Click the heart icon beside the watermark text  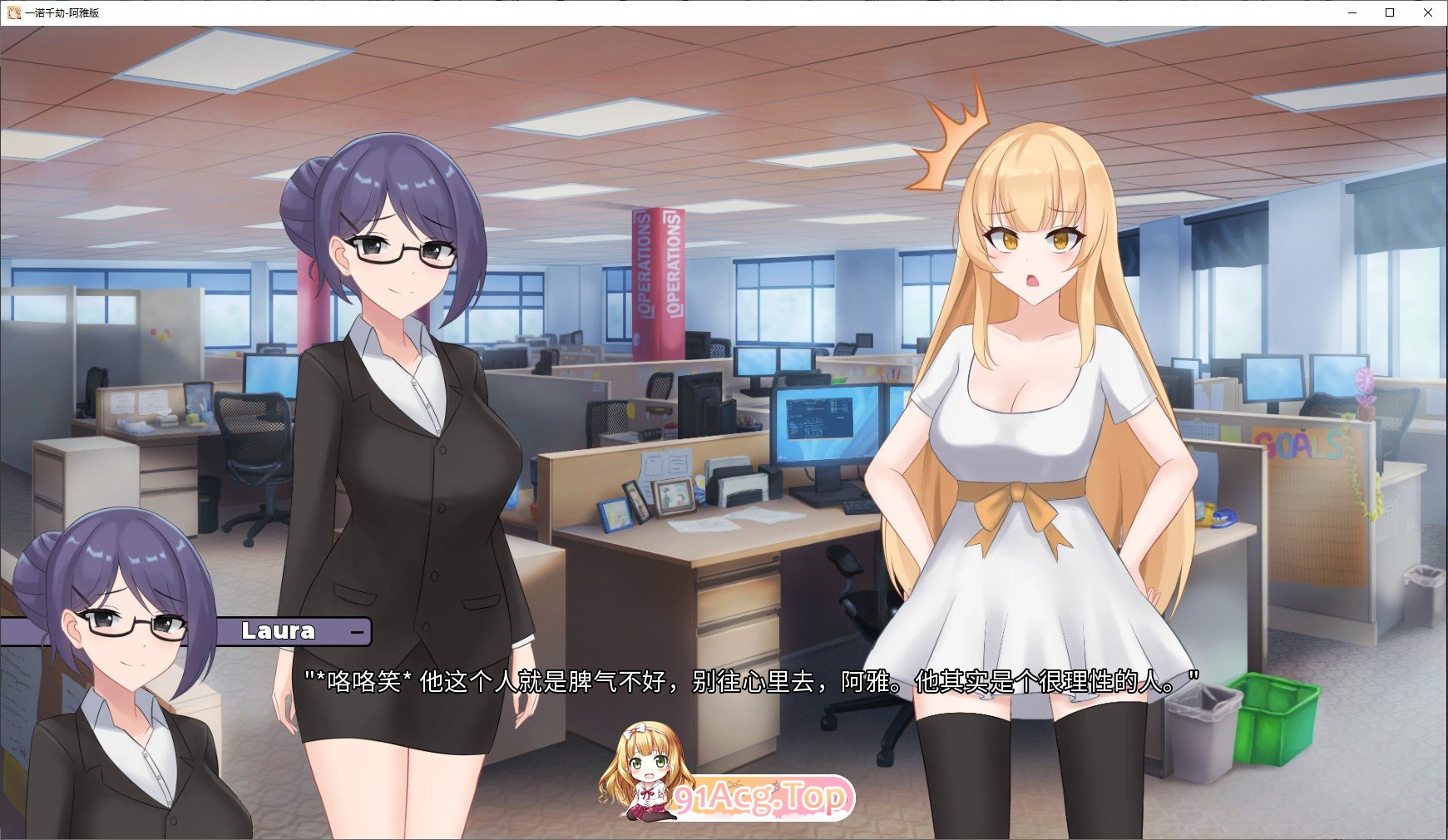point(775,787)
